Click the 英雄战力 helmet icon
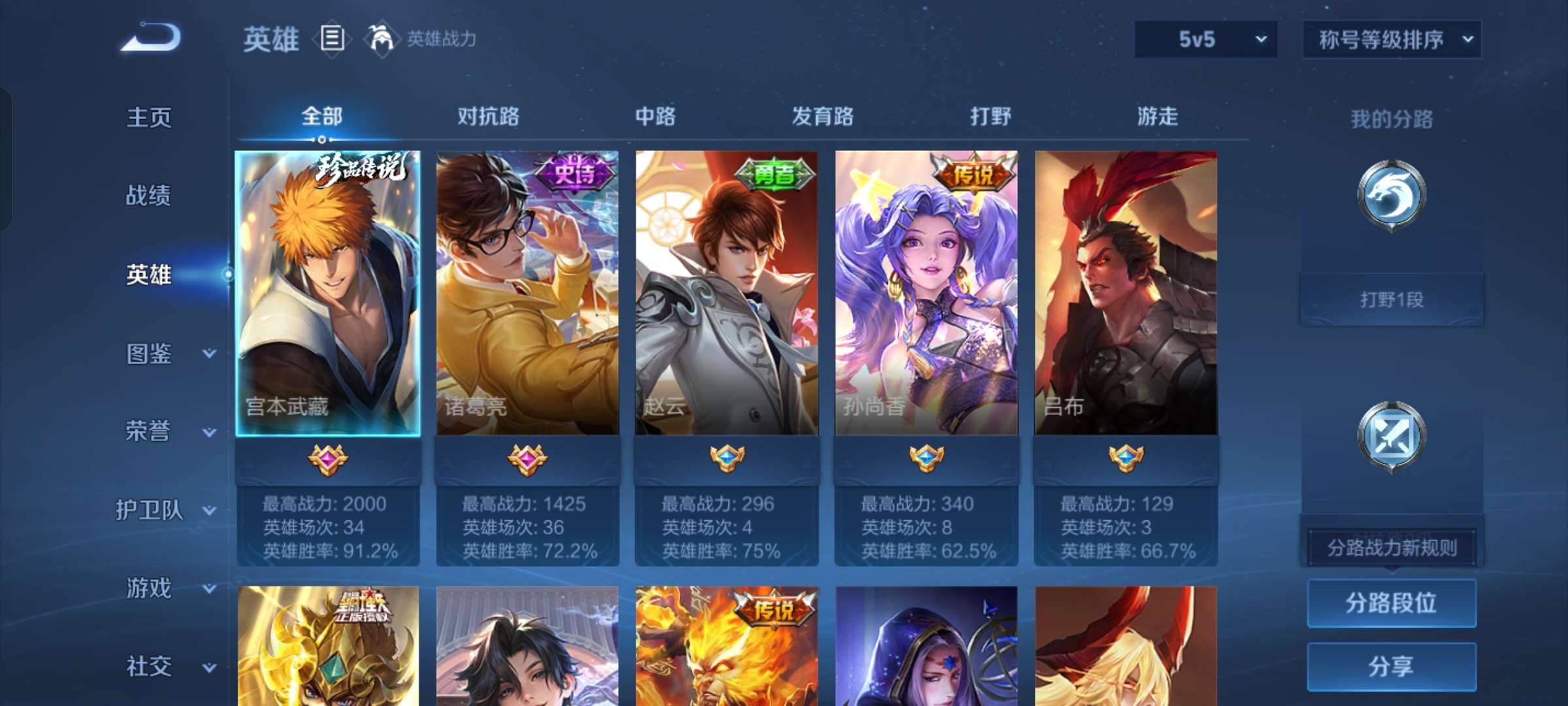The image size is (1568, 706). (x=382, y=39)
